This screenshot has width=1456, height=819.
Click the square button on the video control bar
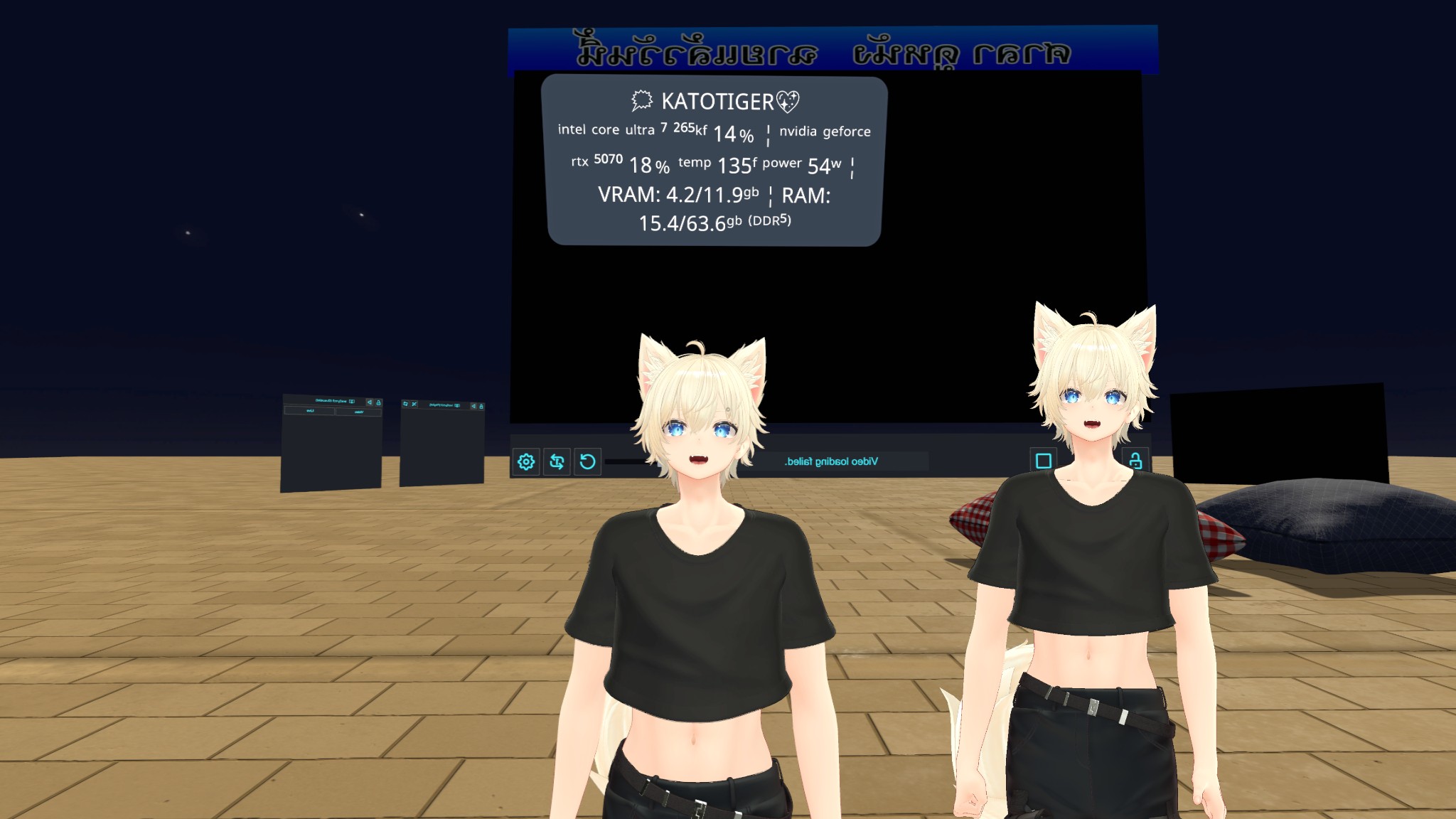click(1043, 461)
